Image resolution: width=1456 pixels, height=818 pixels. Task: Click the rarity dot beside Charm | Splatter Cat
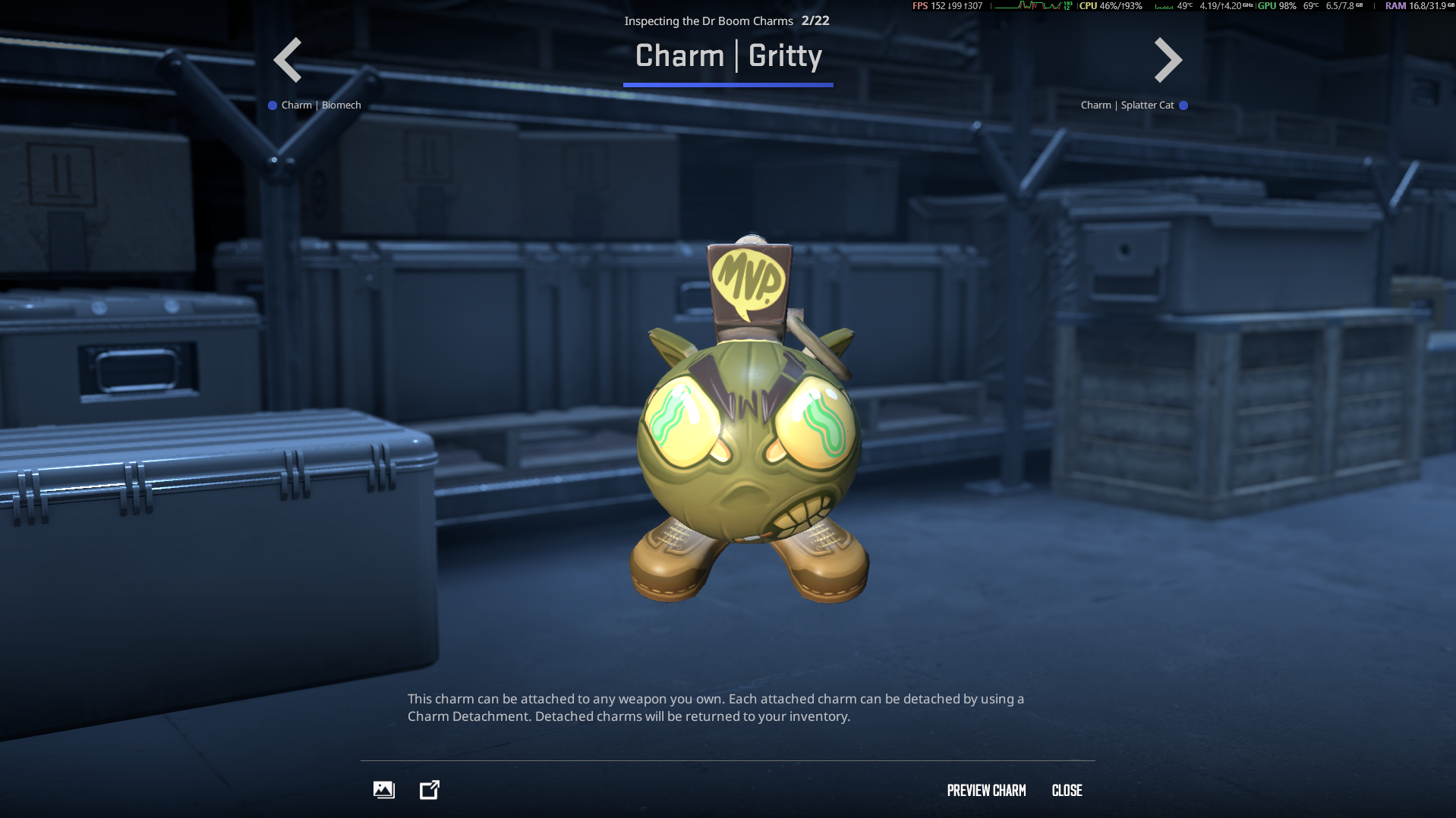pos(1184,106)
